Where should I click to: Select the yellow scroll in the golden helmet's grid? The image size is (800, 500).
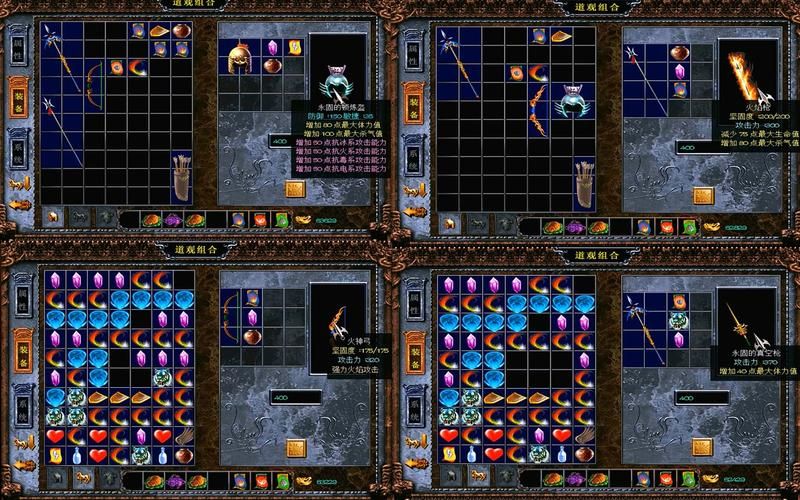tap(295, 47)
